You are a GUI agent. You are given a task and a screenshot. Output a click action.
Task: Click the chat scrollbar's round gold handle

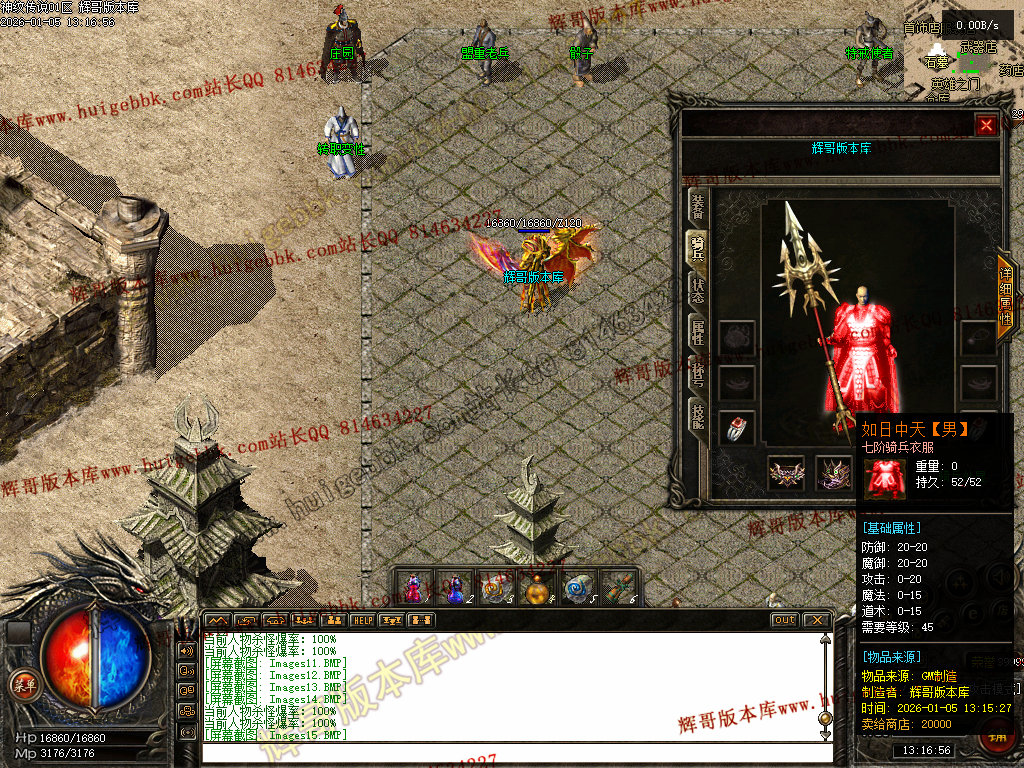(x=825, y=718)
